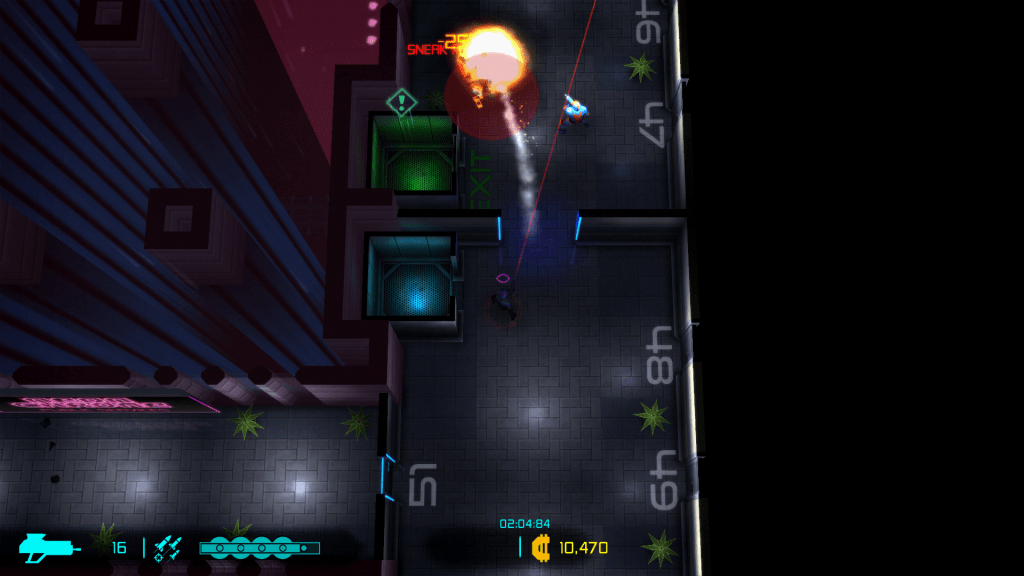This screenshot has height=576, width=1024.
Task: Select the equipped blaster weapon icon
Action: 50,547
